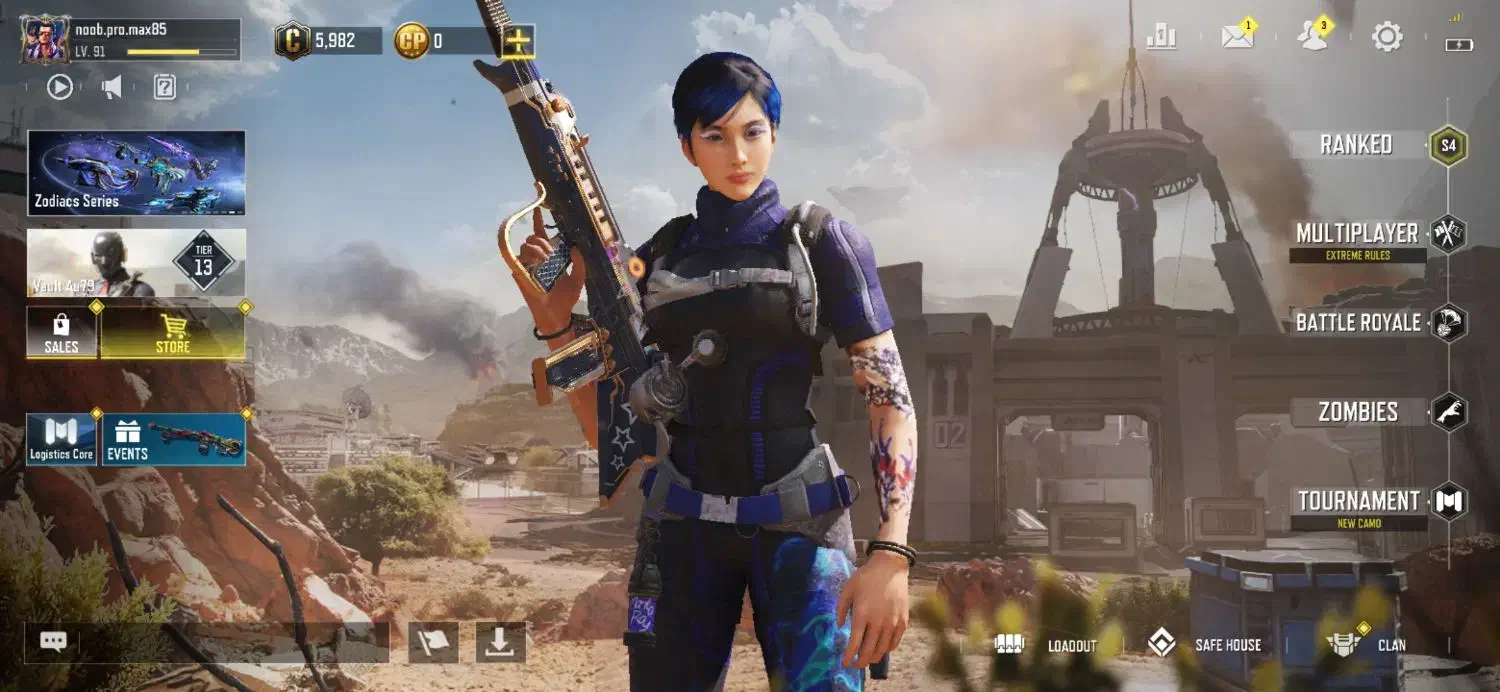
Task: Open the Zodiacs Series banner
Action: tap(136, 173)
